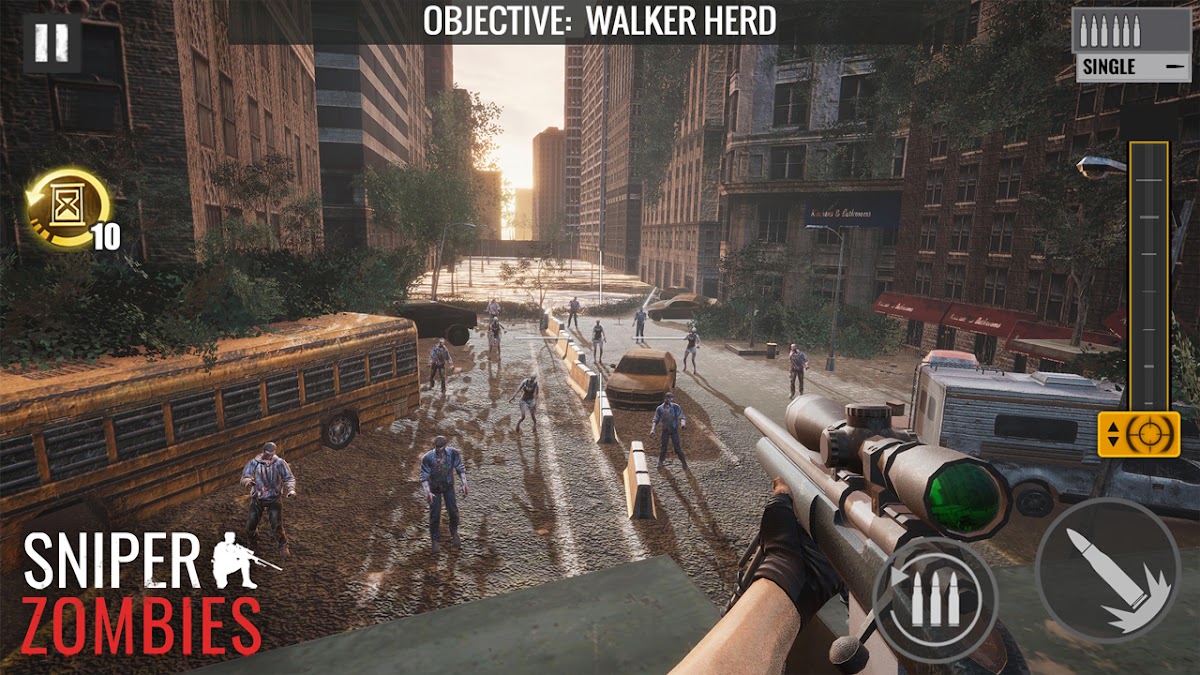Activate the hourglass slow-time ability
The width and height of the screenshot is (1200, 675).
(68, 210)
